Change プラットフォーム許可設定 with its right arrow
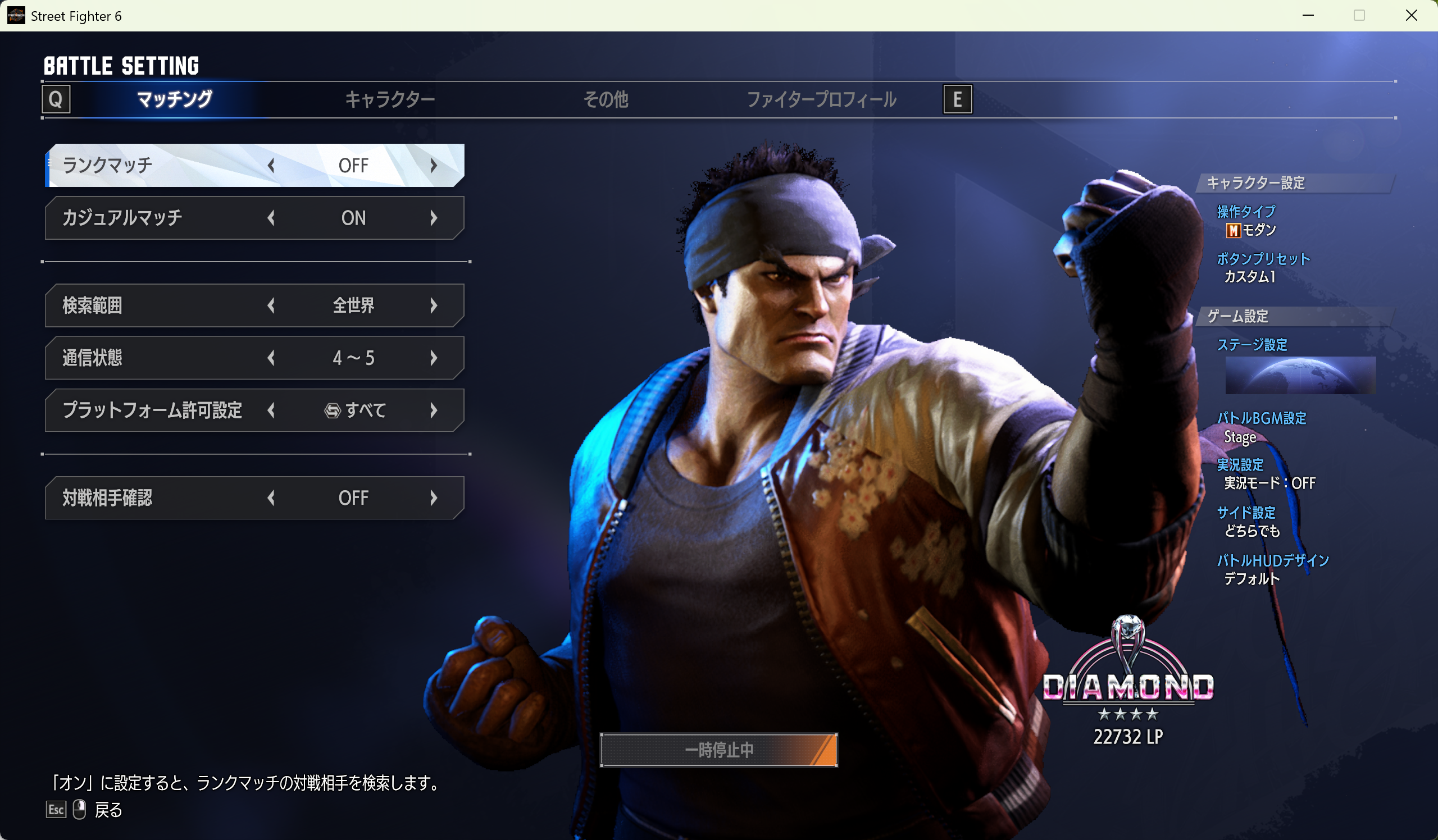 pyautogui.click(x=434, y=410)
